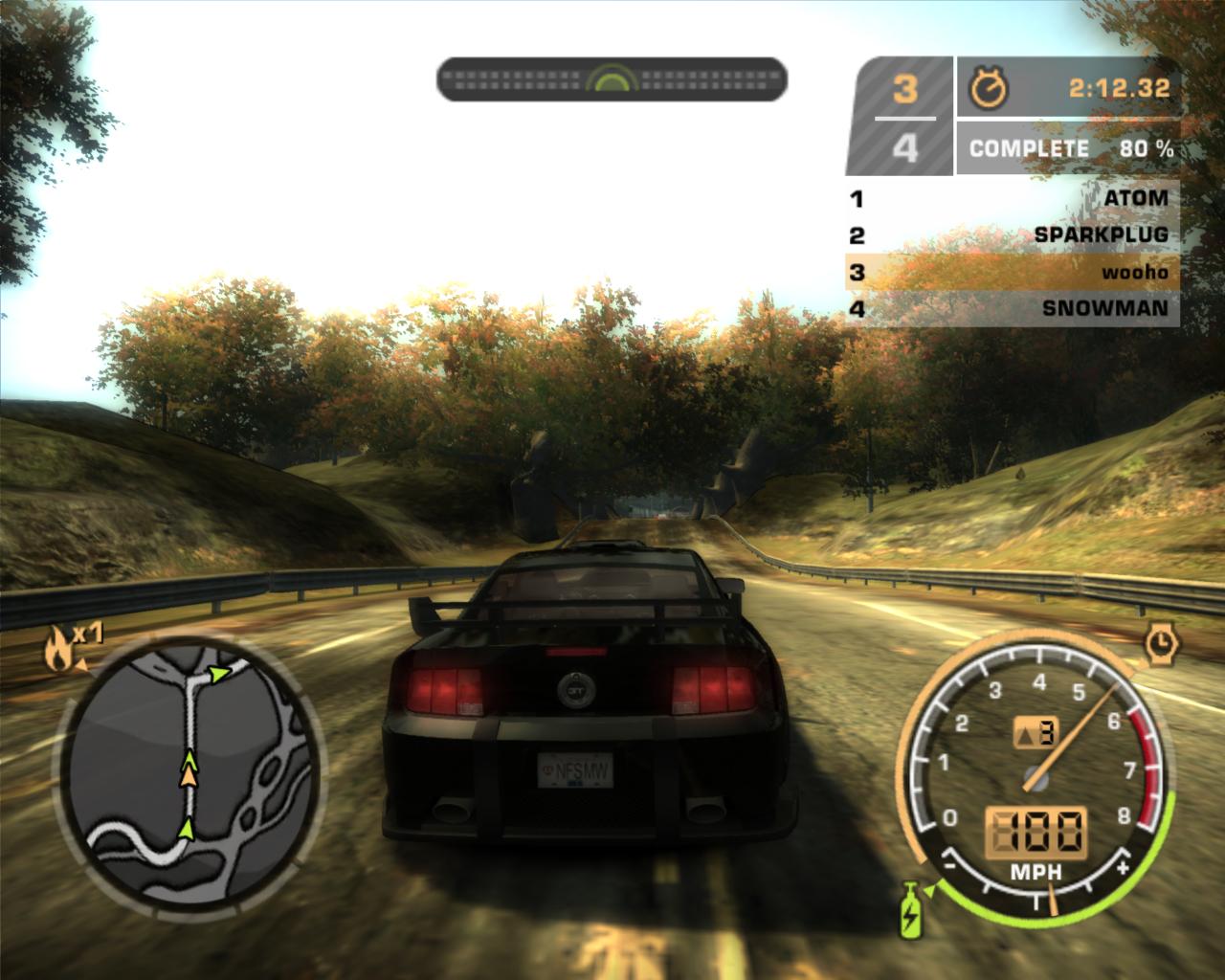
Task: Click the nitrous bottle icon
Action: [909, 908]
